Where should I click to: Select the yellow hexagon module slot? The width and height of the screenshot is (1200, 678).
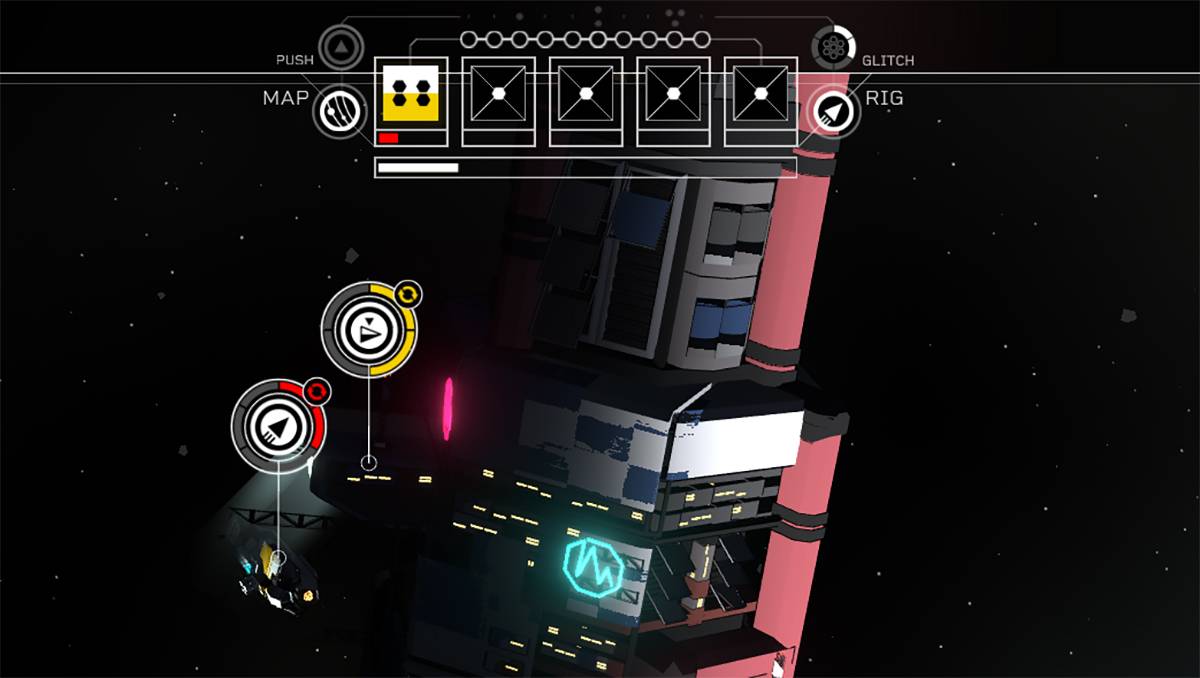click(410, 95)
